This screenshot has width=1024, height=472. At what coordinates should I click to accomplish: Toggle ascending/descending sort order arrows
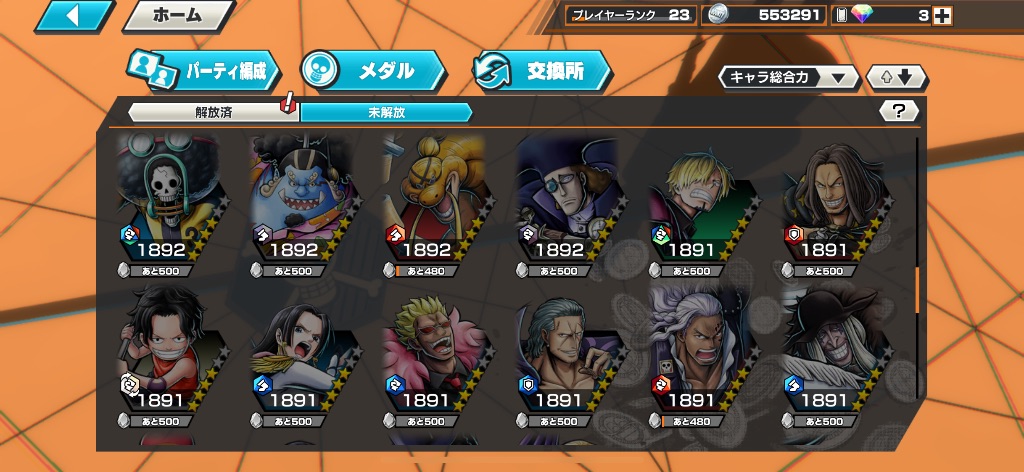tap(897, 77)
